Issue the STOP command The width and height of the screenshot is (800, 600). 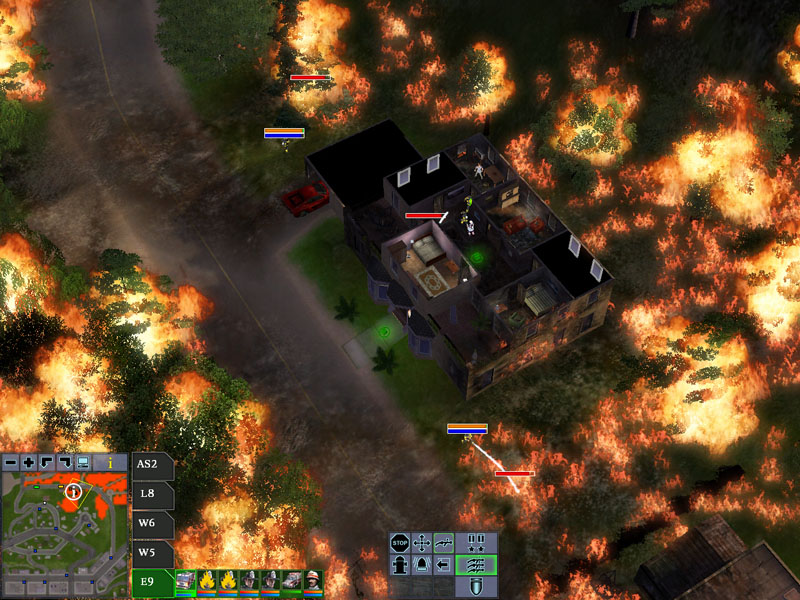(399, 543)
